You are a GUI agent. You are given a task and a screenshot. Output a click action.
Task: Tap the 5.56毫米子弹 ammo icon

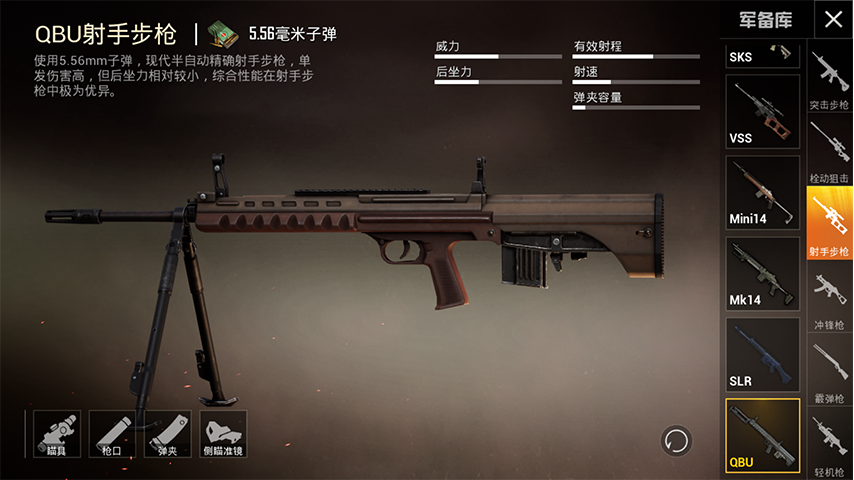(x=223, y=34)
